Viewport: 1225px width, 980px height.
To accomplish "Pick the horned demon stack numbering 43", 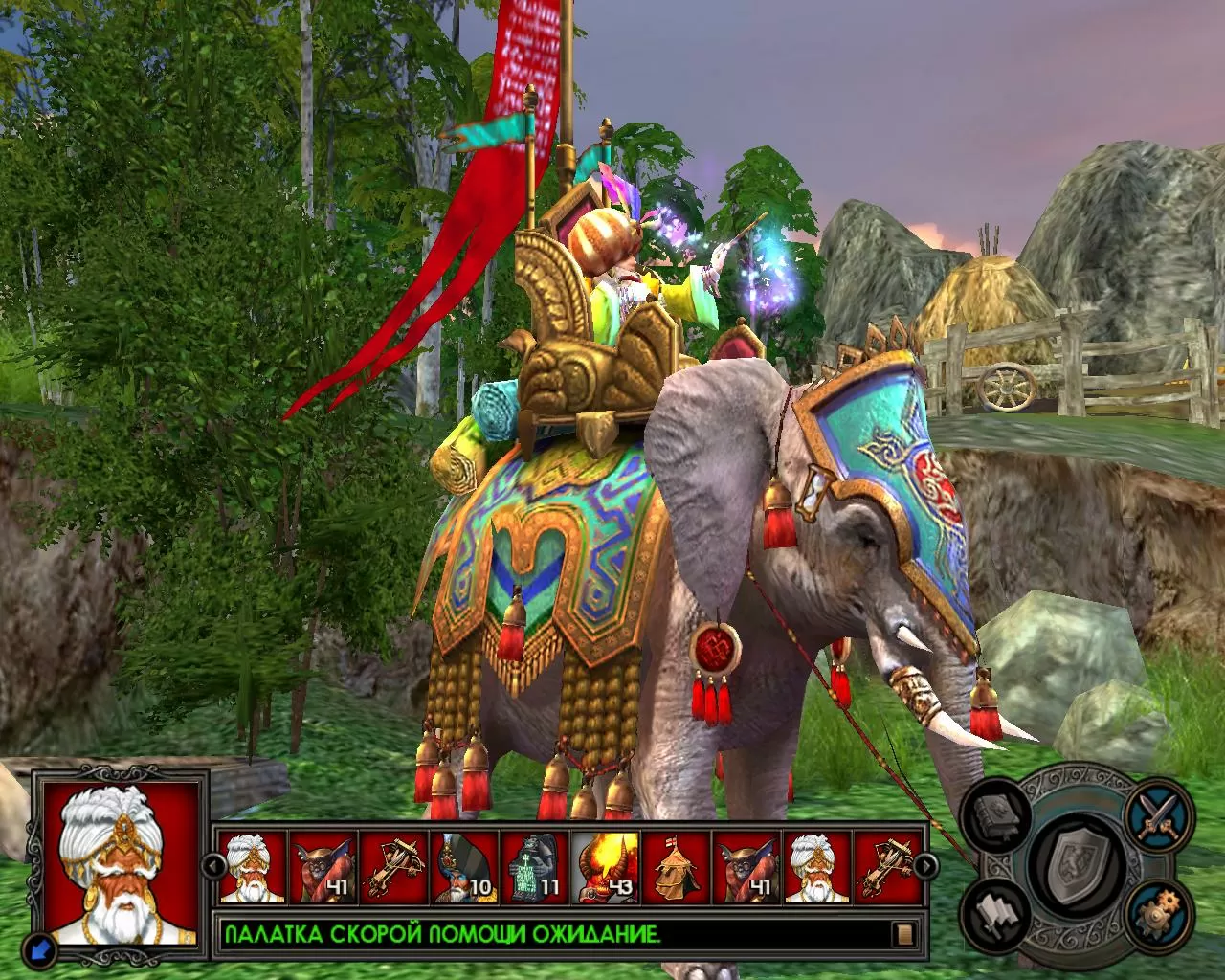I will [x=607, y=867].
